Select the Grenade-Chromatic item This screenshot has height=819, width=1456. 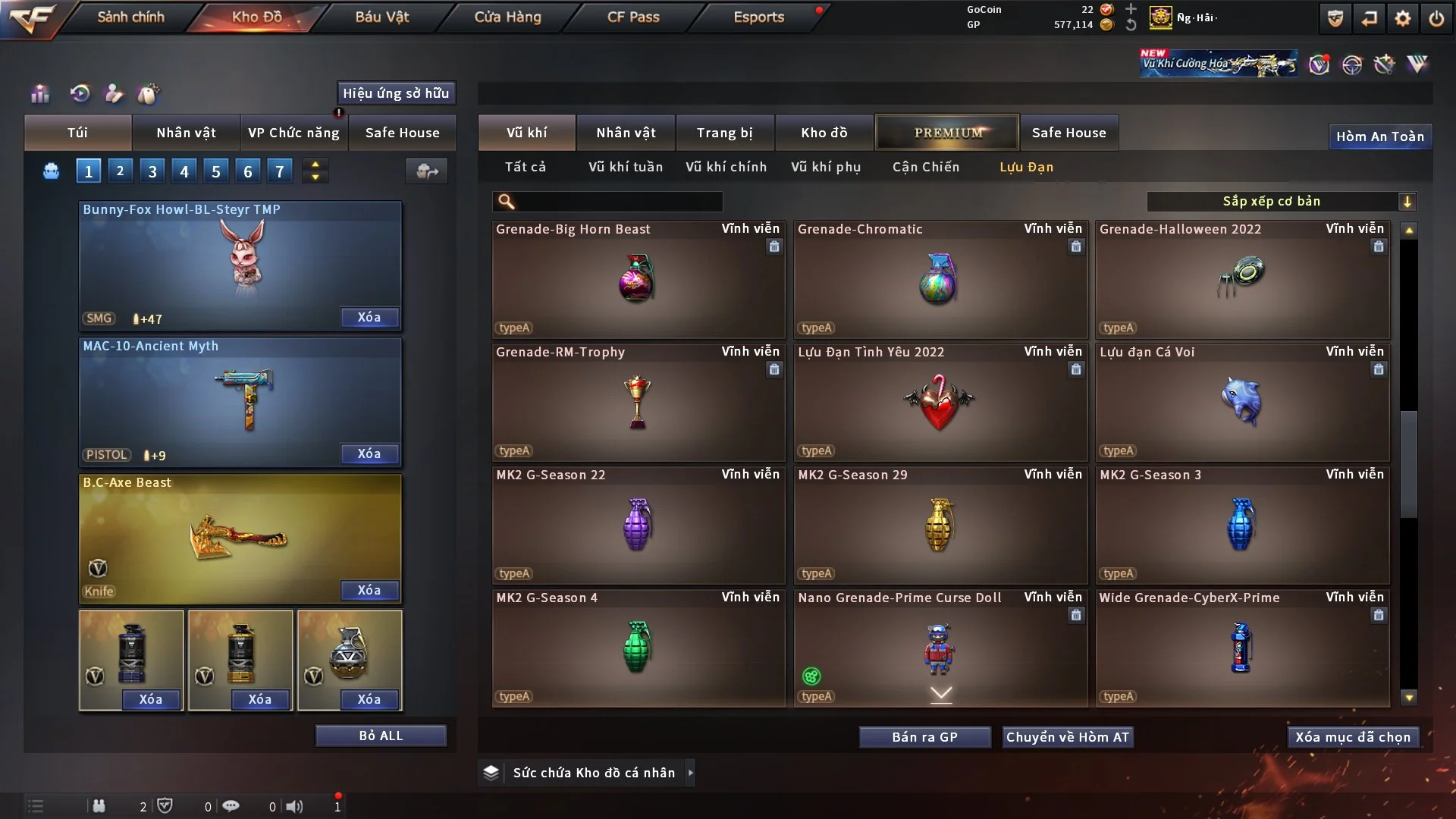940,279
